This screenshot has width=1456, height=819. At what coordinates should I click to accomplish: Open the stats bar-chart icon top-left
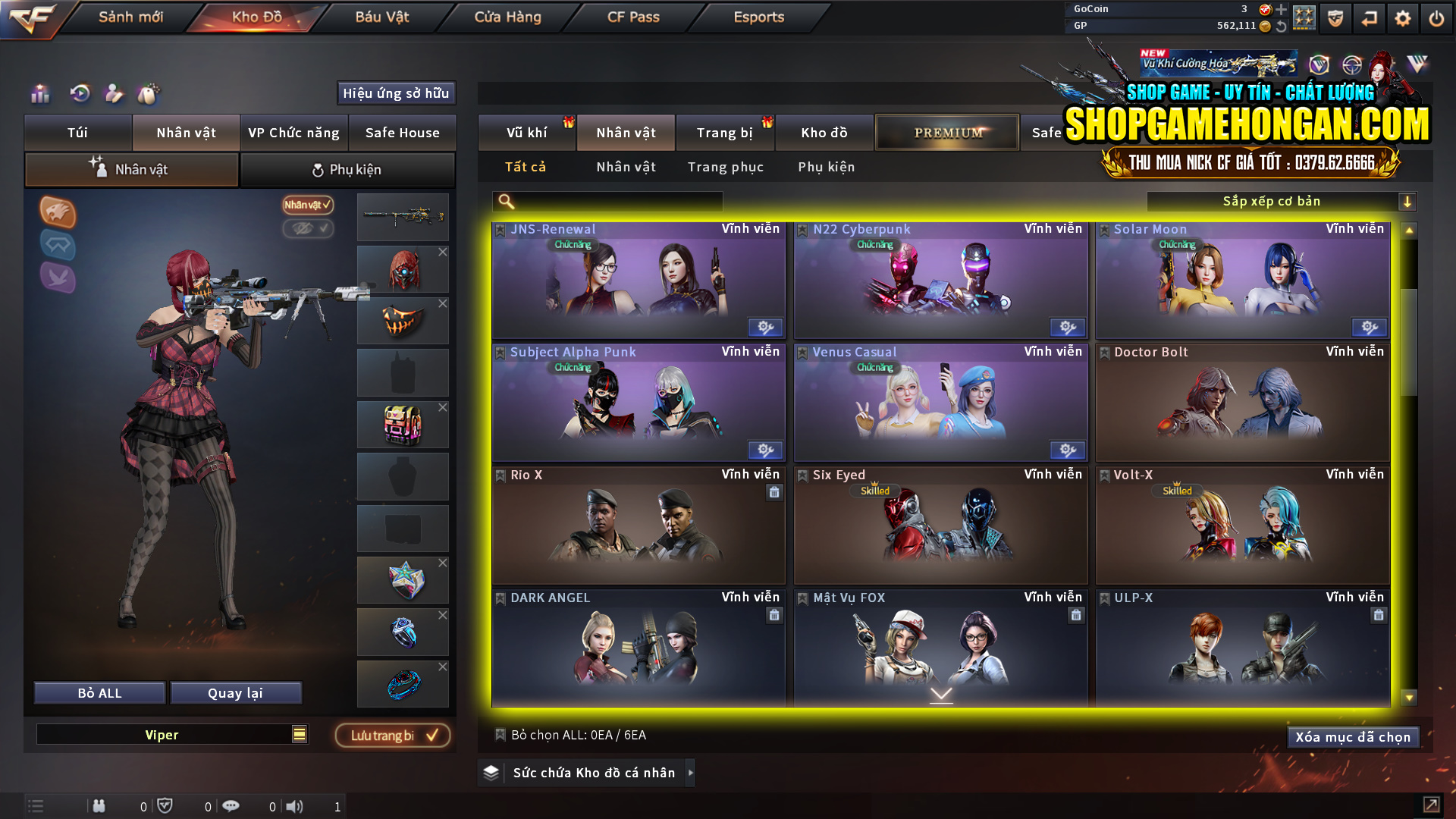point(39,94)
